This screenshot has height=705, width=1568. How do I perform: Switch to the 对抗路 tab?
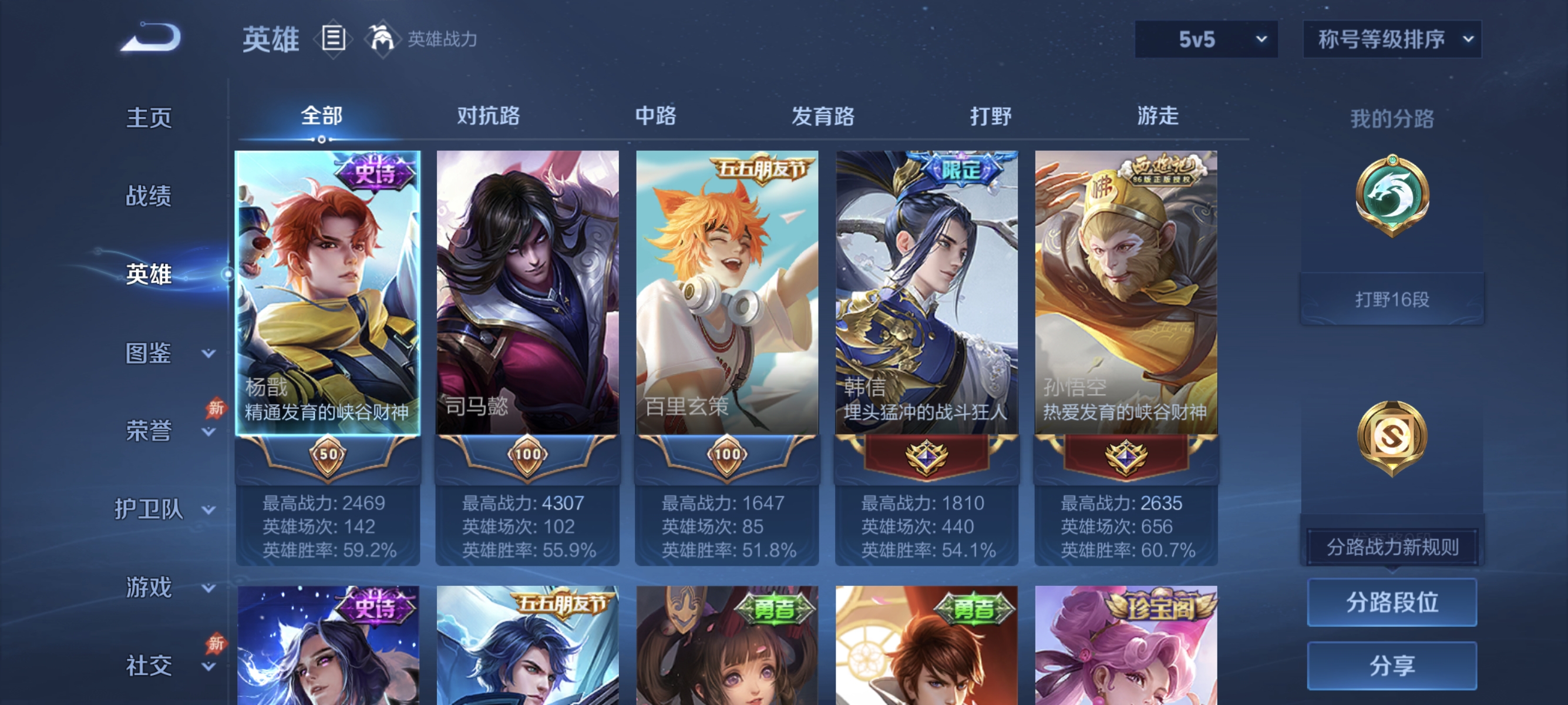coord(488,116)
